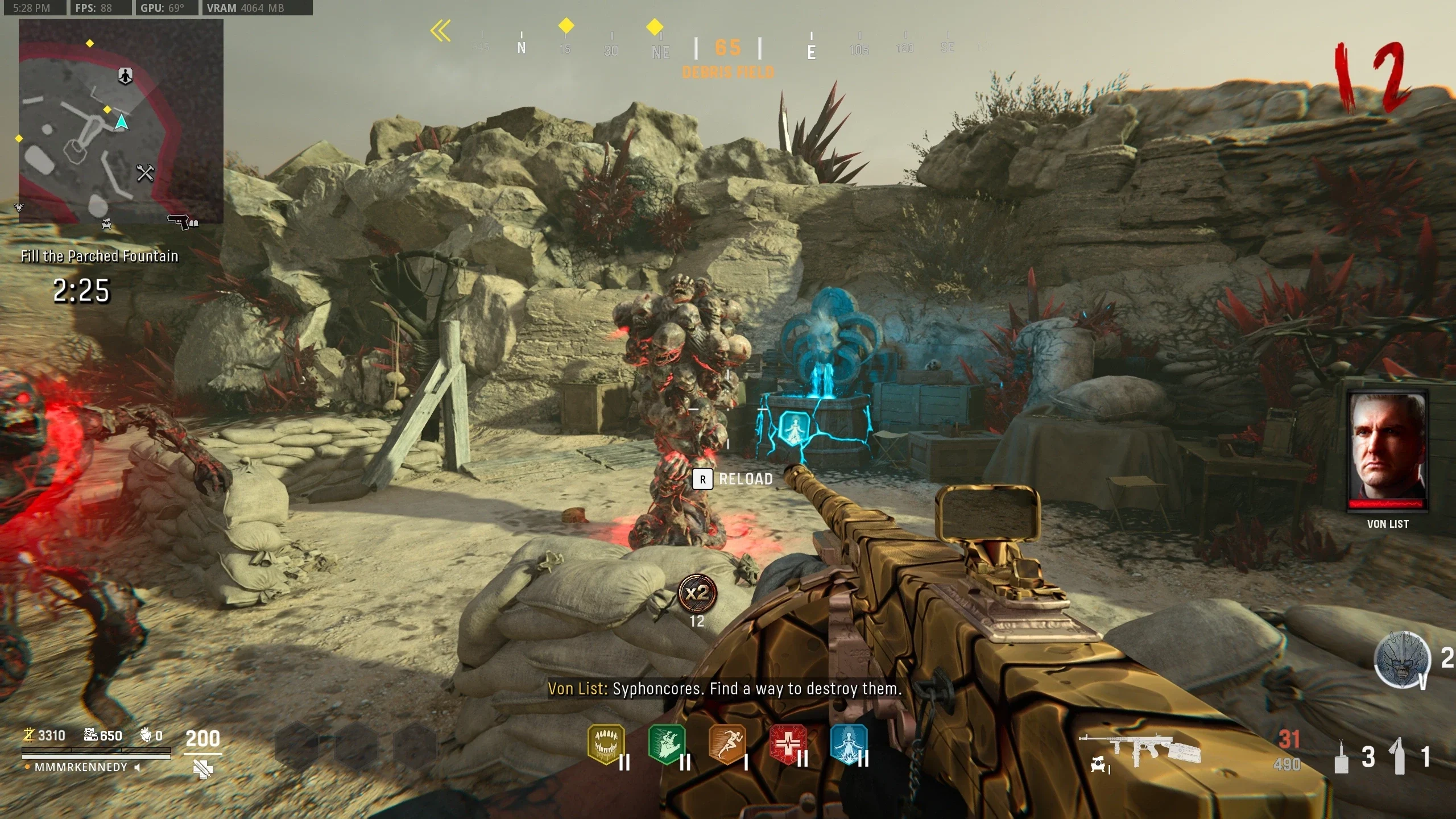Select the cyan player arrow on minimap
Viewport: 1456px width, 819px height.
(x=121, y=122)
